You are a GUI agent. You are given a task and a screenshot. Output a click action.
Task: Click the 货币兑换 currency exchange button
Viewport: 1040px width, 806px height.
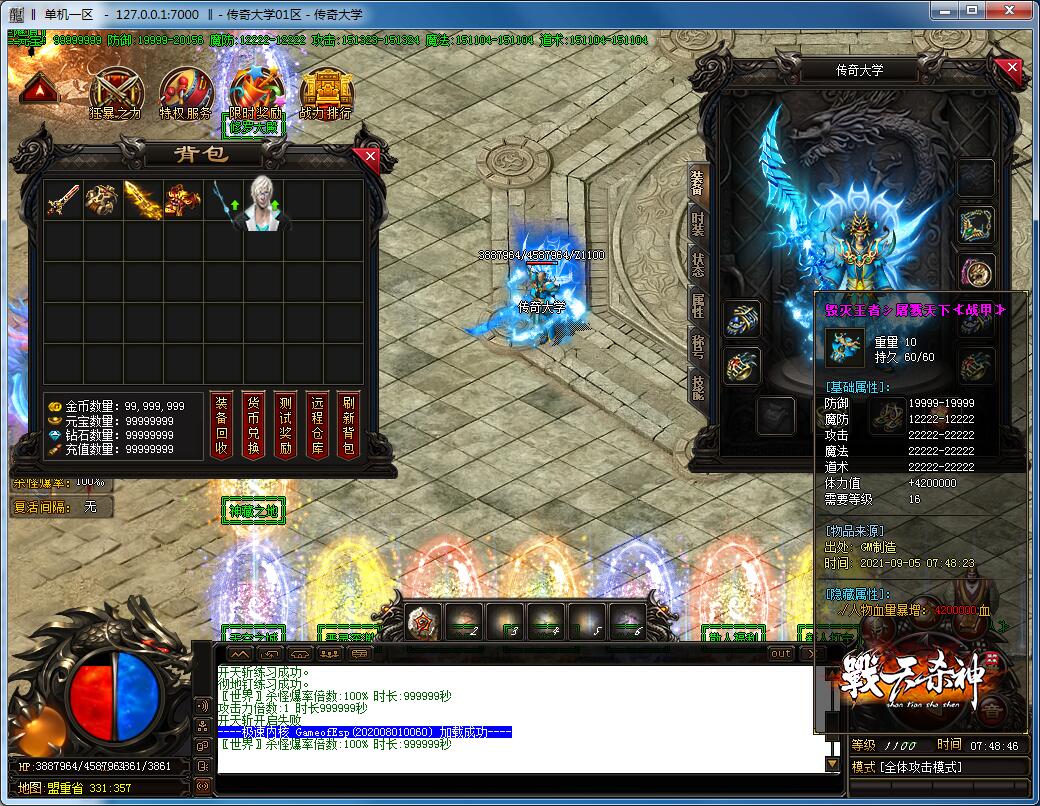[x=254, y=424]
